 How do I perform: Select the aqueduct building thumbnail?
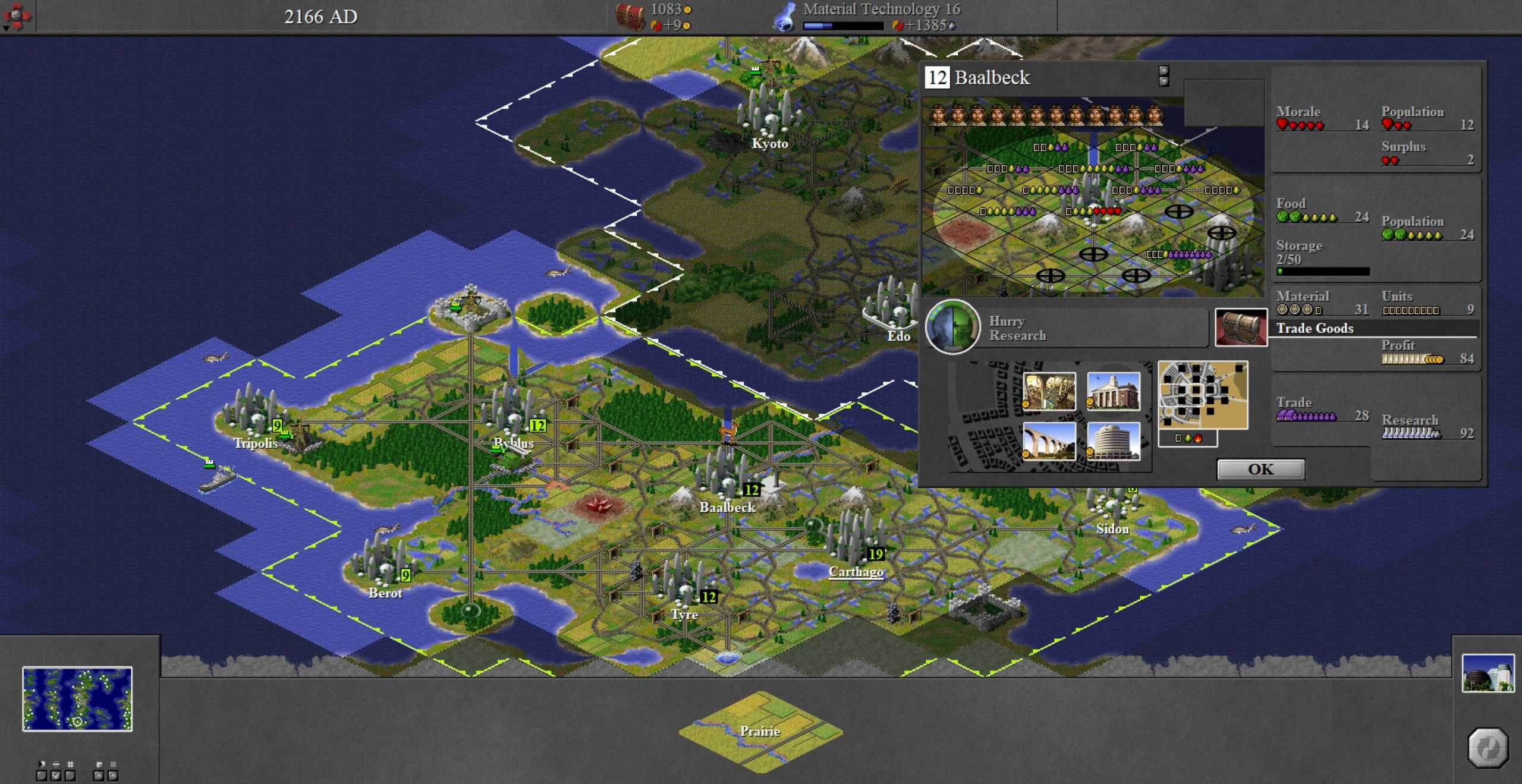tap(1049, 441)
